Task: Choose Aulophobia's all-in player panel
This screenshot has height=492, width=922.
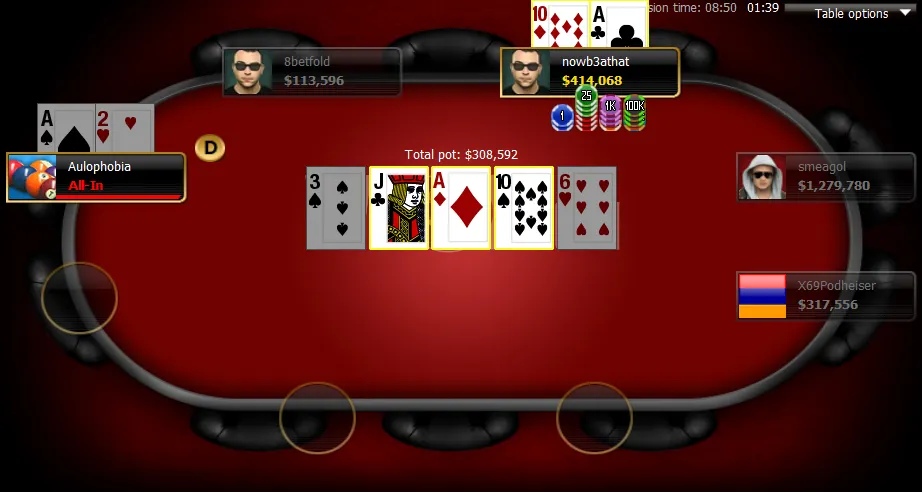Action: tap(96, 177)
